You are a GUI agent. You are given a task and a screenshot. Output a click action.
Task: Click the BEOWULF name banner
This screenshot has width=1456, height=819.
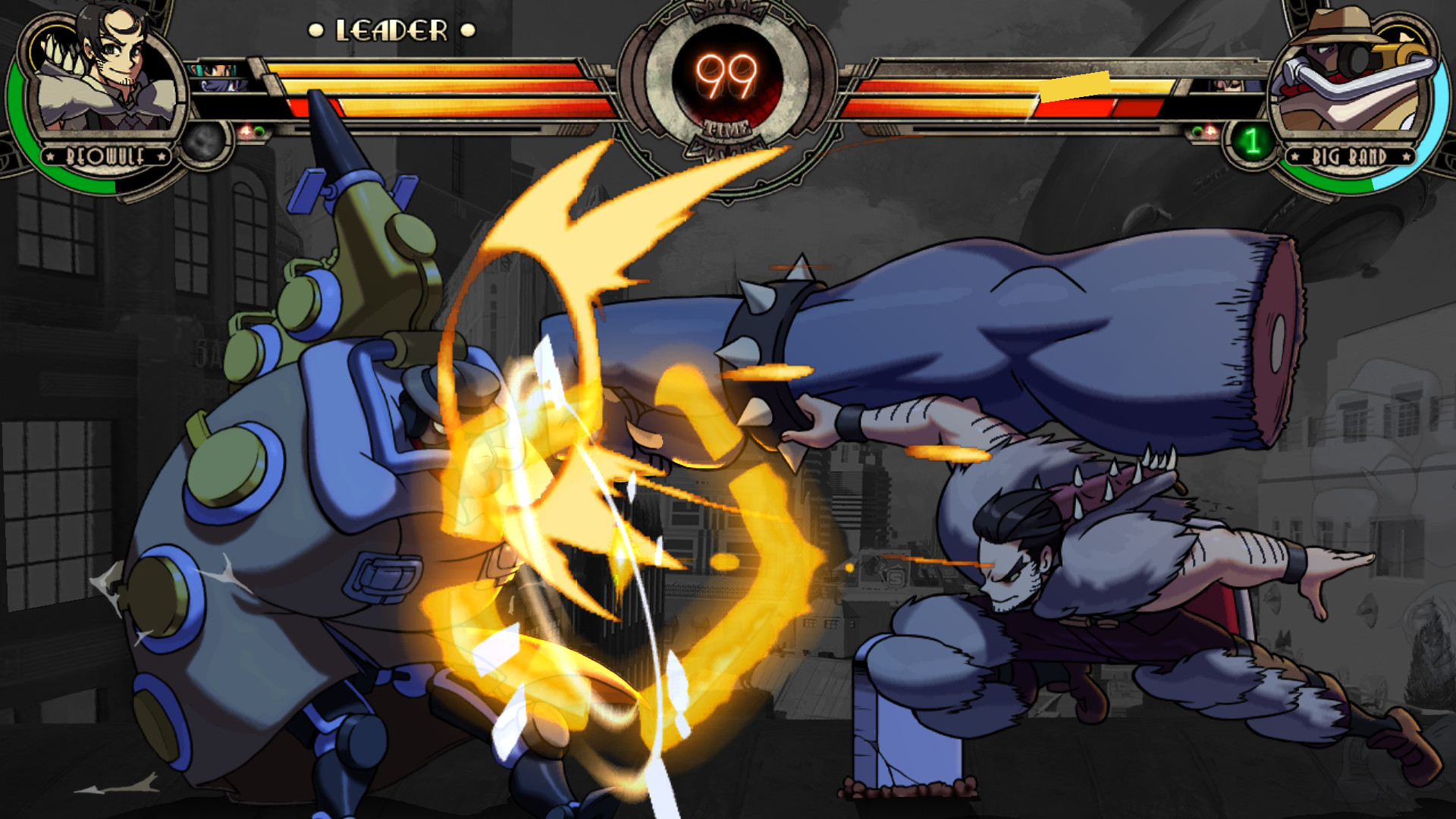coord(105,158)
